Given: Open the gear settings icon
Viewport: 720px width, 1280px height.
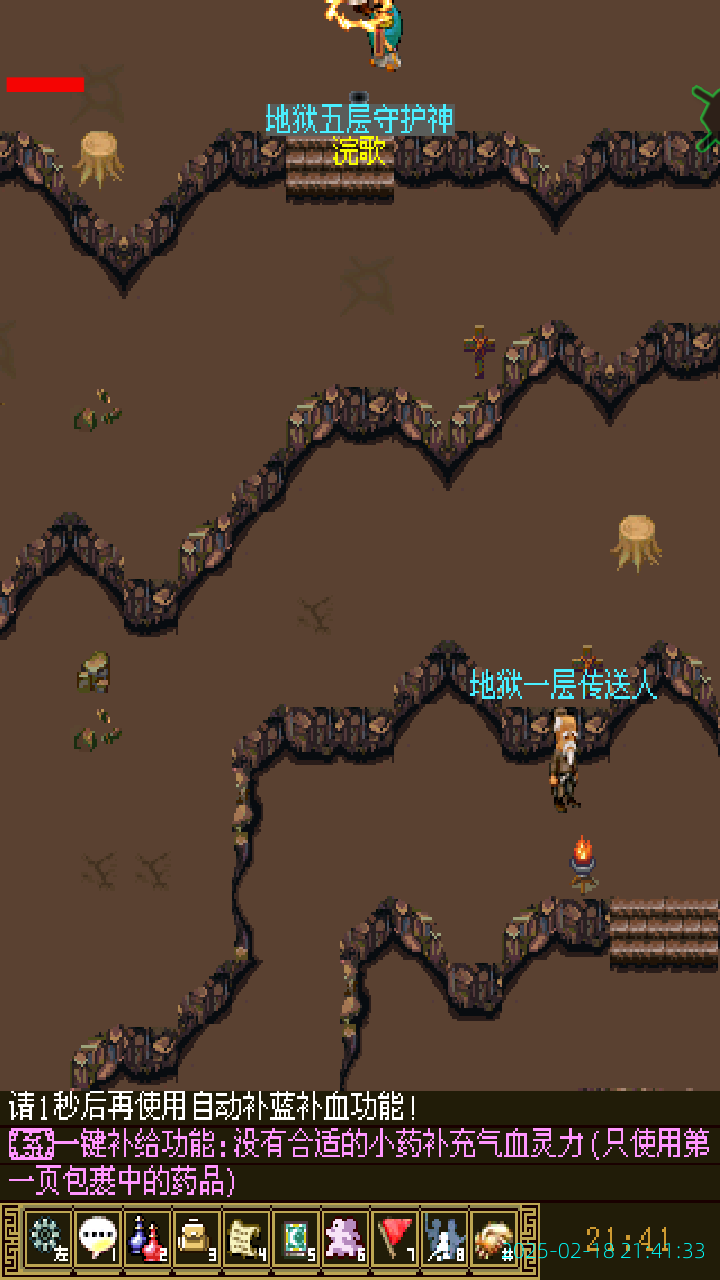Looking at the screenshot, I should coord(47,1238).
